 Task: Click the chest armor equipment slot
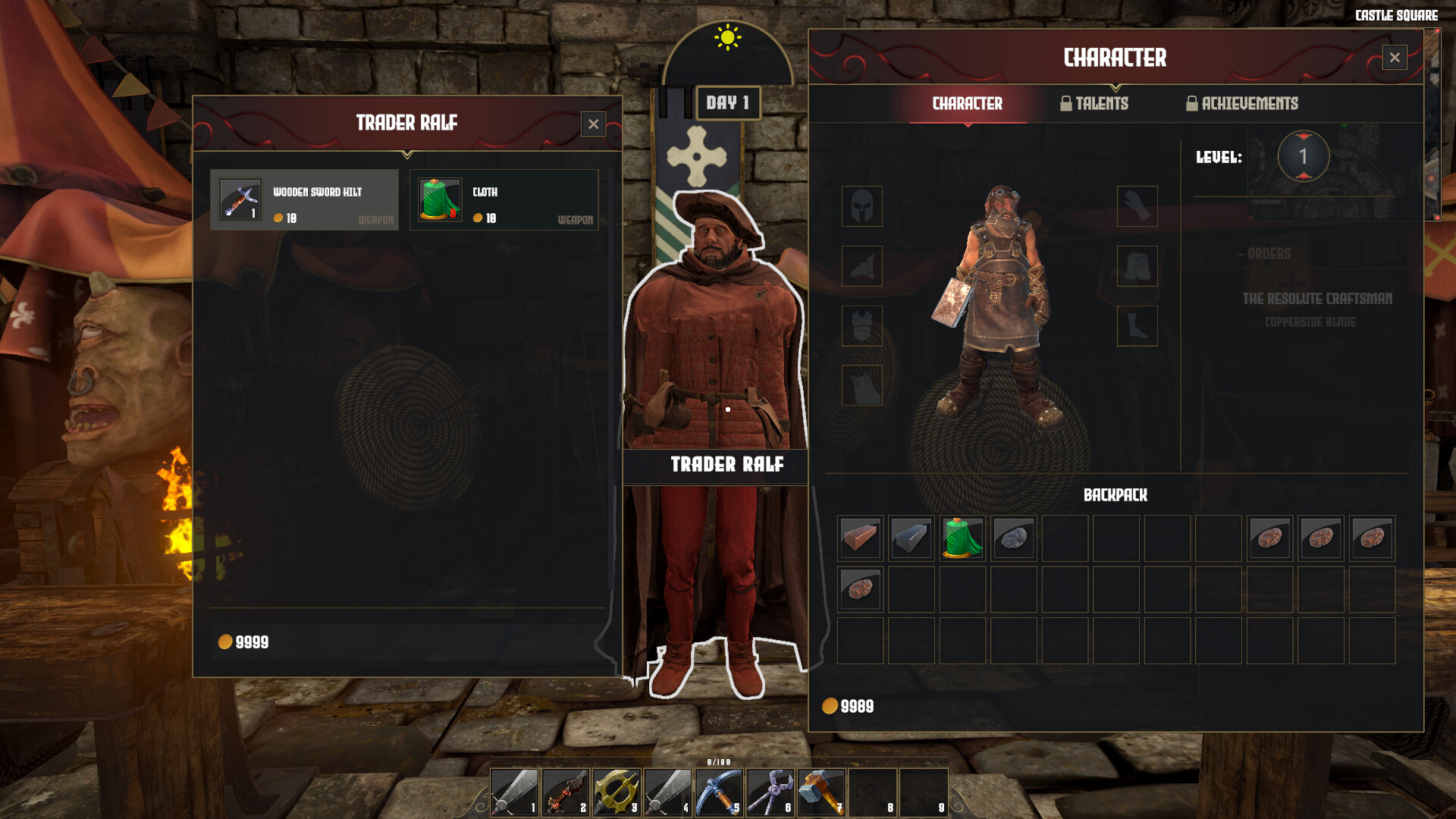862,325
